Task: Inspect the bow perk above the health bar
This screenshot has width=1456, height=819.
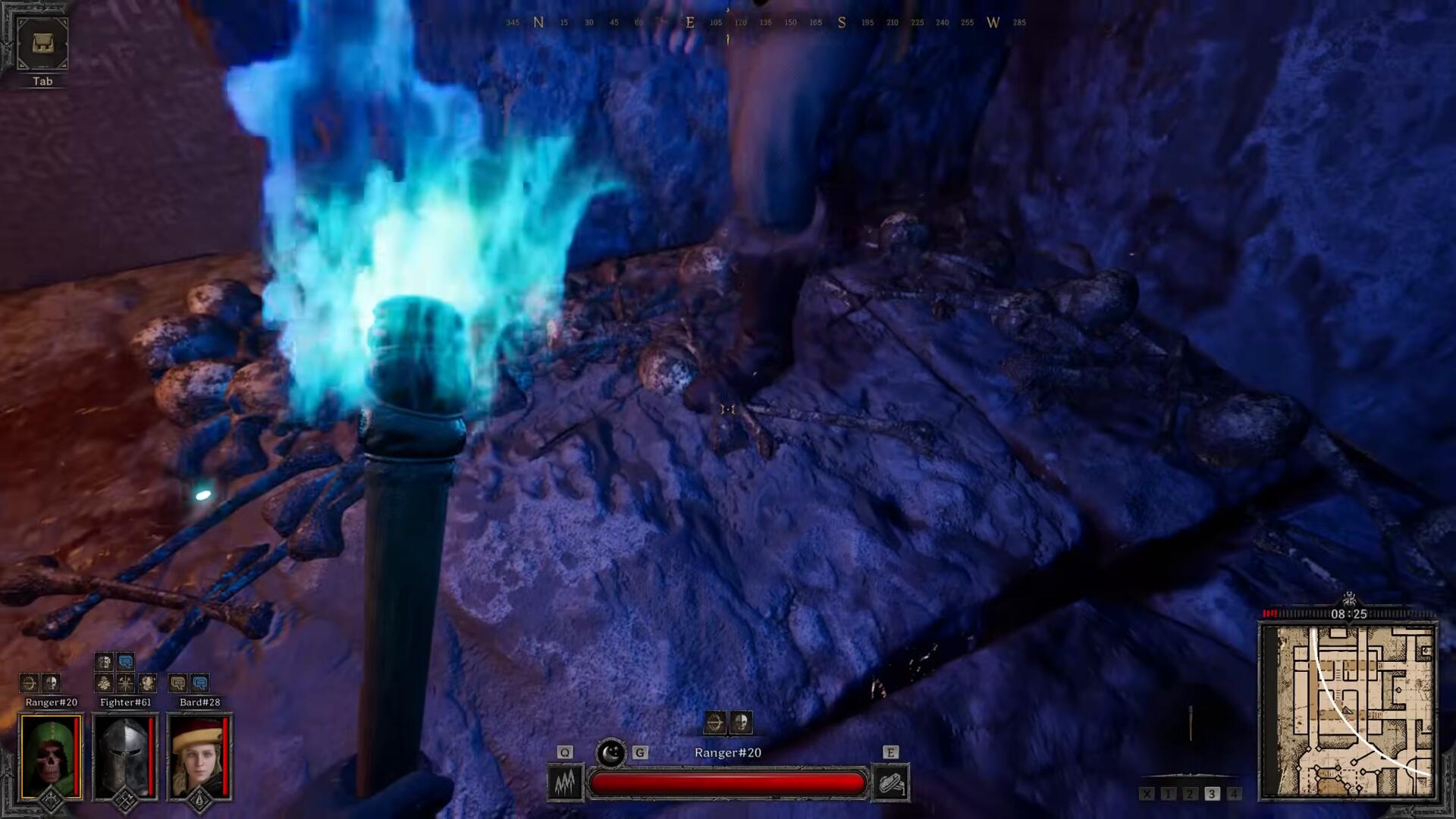Action: tap(715, 723)
